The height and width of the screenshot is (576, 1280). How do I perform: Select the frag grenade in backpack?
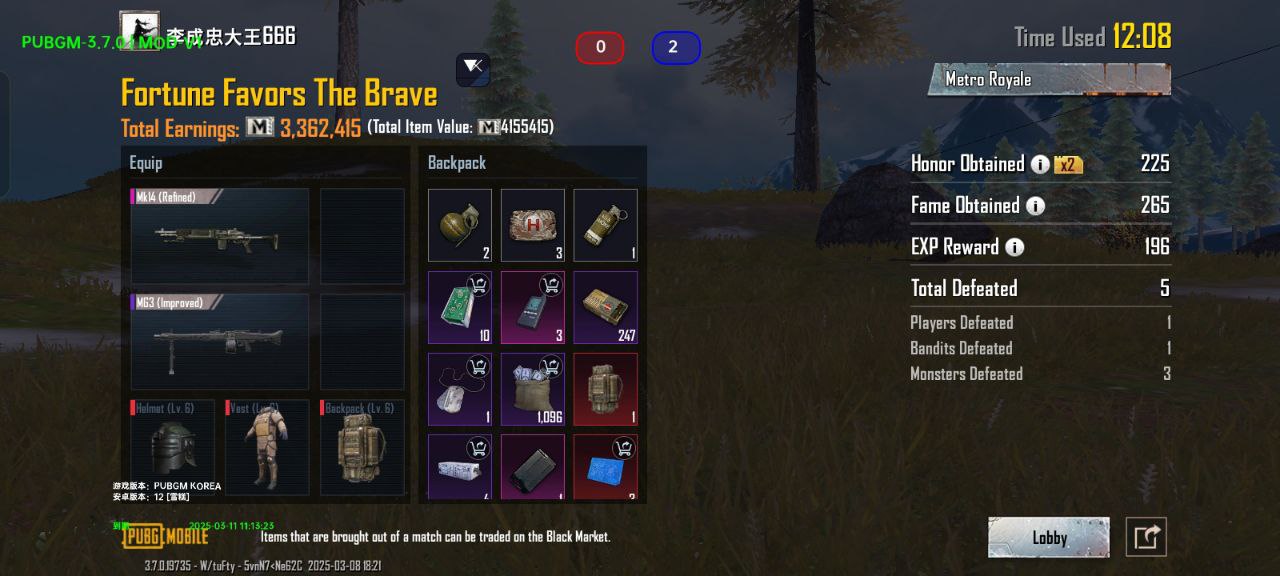(x=460, y=225)
